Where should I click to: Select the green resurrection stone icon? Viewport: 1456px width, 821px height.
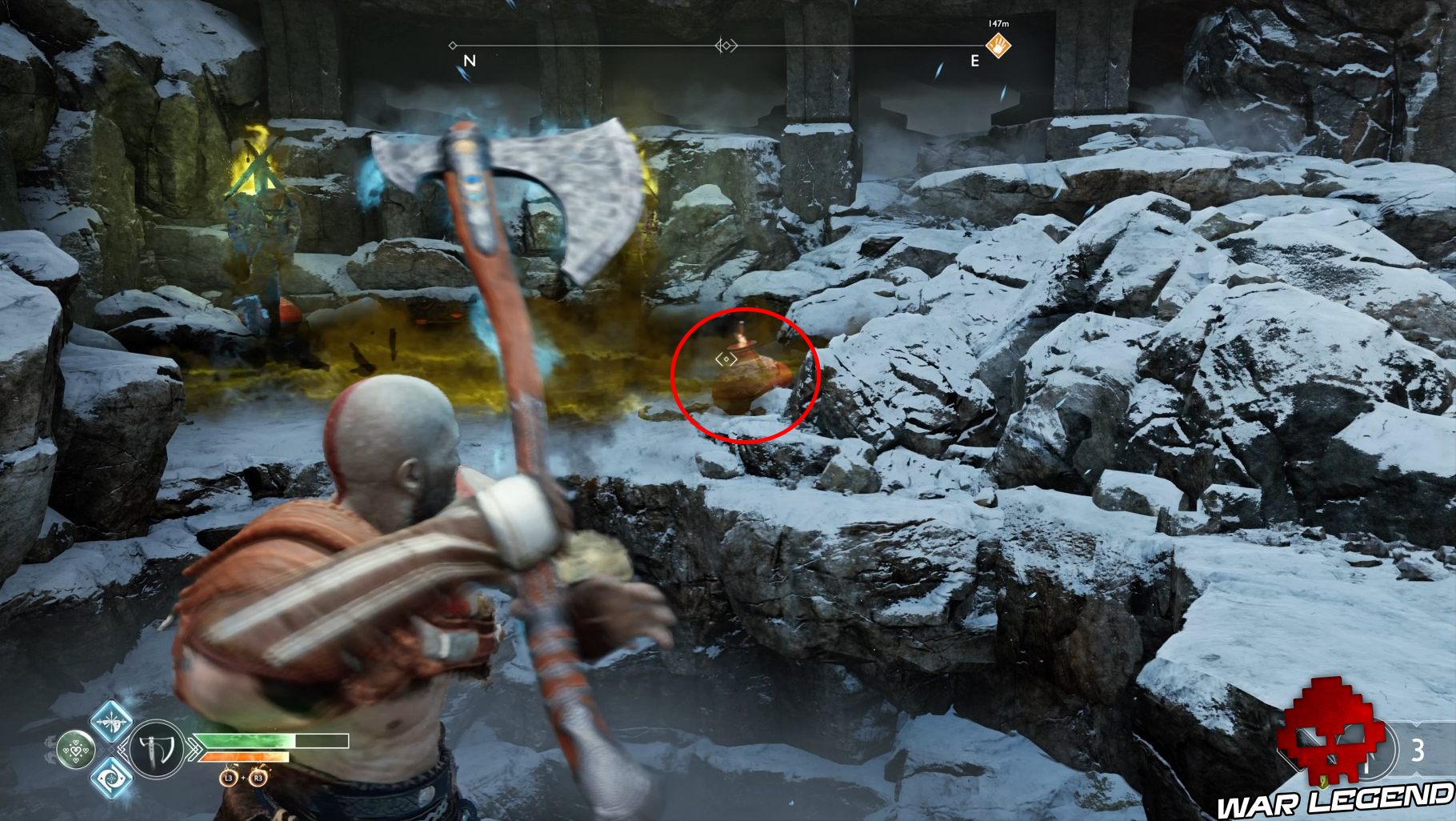[x=76, y=749]
